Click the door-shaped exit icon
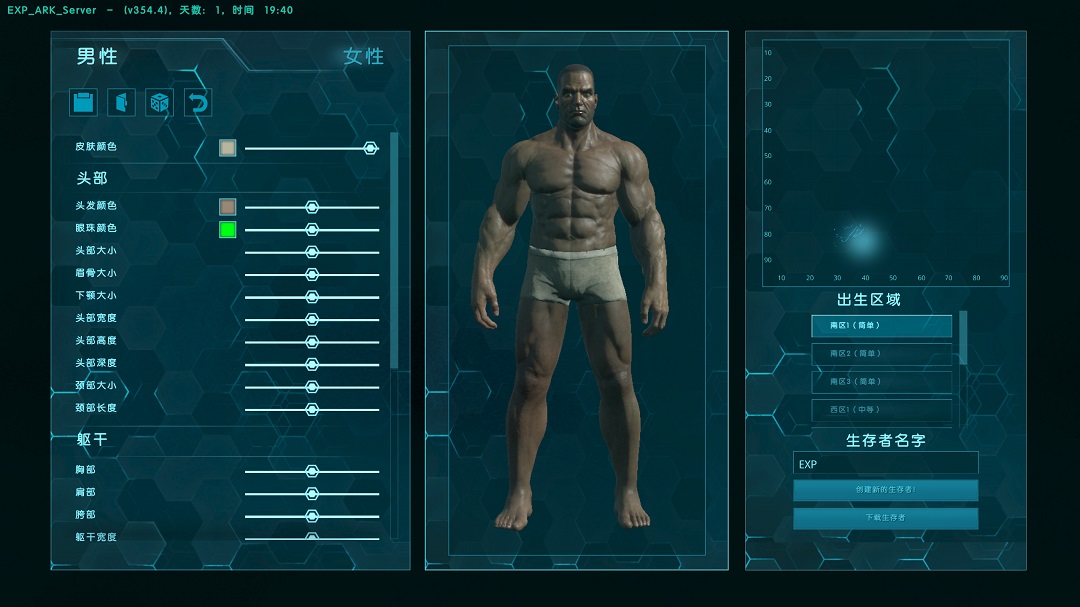Screen dimensions: 1080x607 [121, 102]
